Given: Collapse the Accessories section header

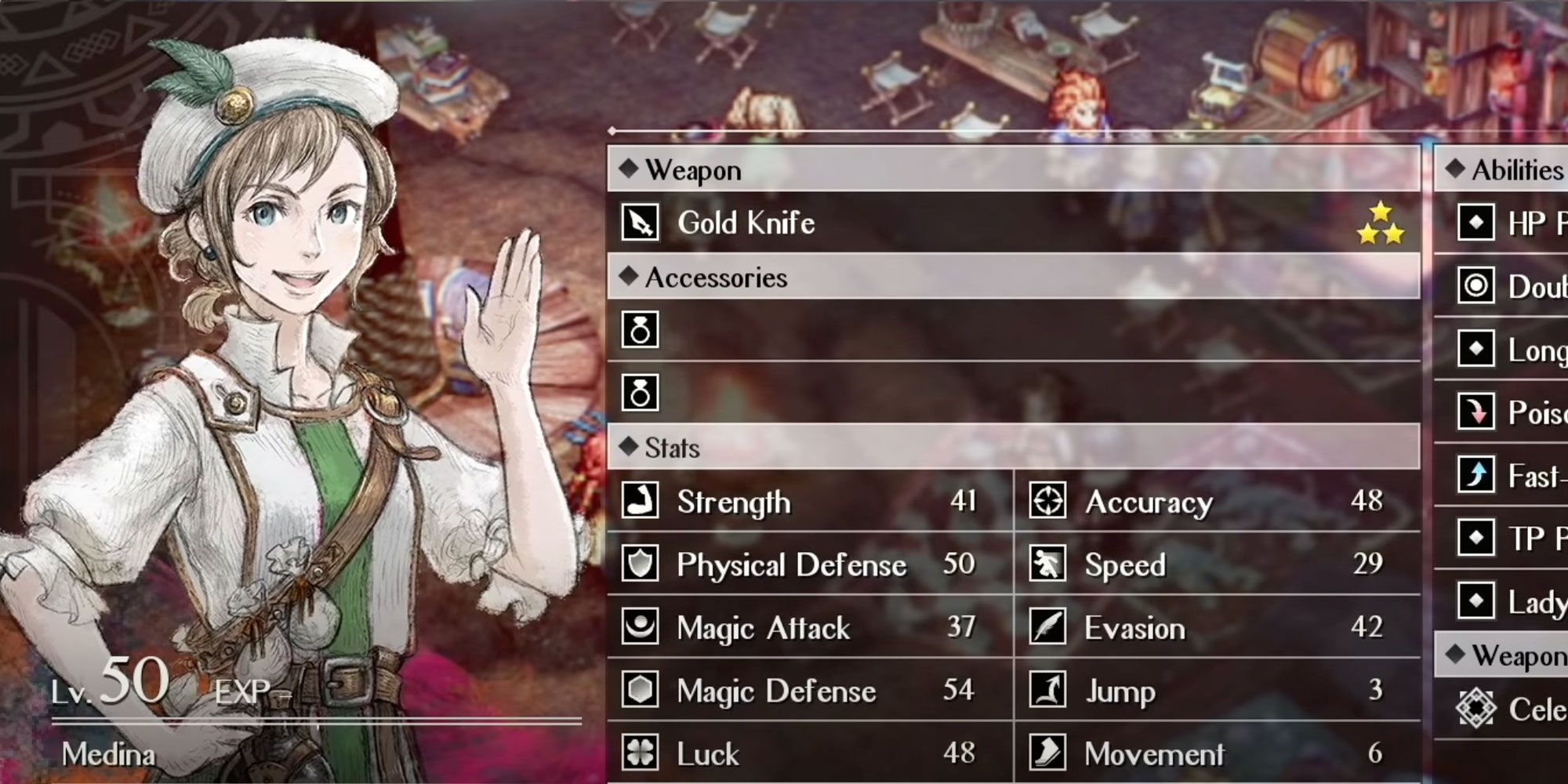Looking at the screenshot, I should tap(706, 277).
